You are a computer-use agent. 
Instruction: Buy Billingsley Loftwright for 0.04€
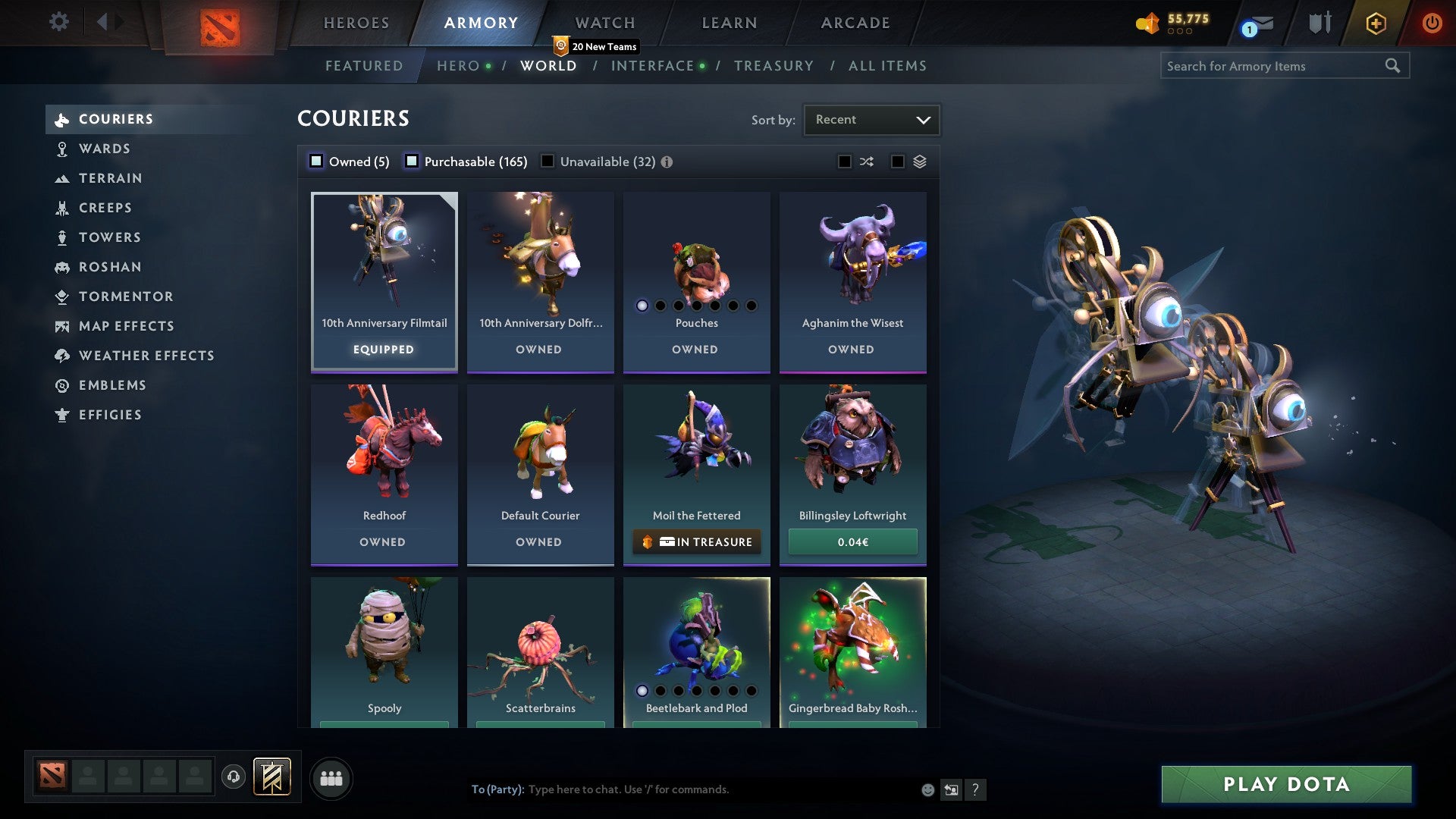[852, 541]
